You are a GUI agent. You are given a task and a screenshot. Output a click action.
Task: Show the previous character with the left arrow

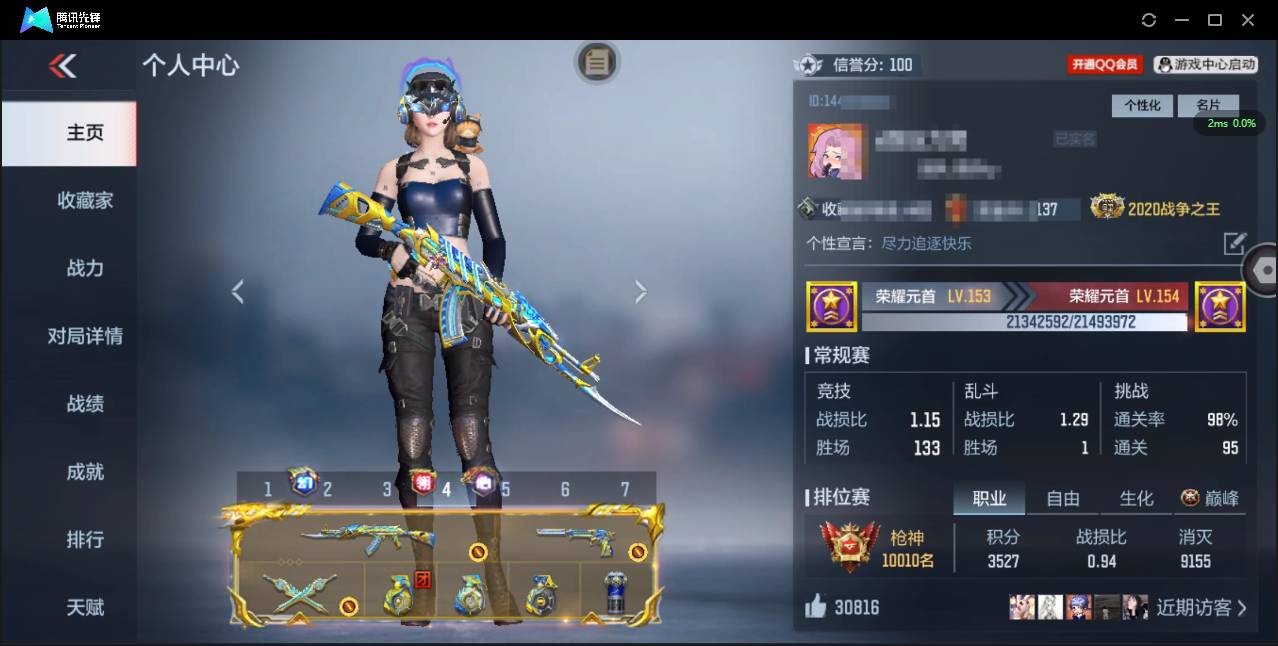pyautogui.click(x=238, y=292)
